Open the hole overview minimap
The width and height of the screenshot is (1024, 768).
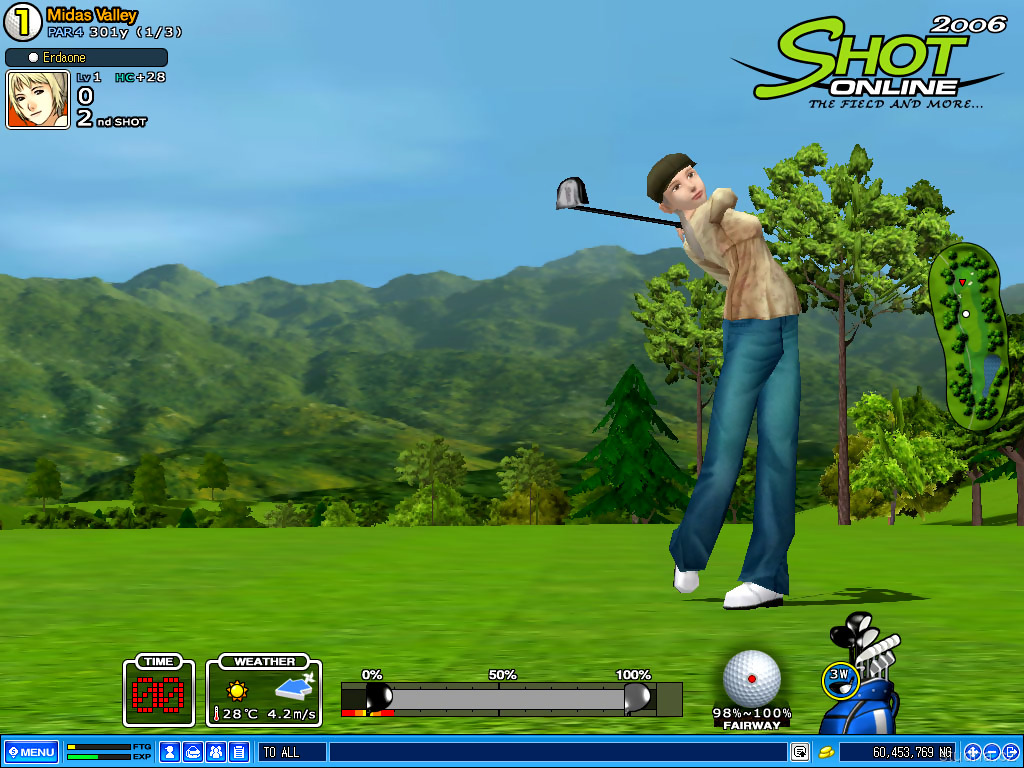968,335
